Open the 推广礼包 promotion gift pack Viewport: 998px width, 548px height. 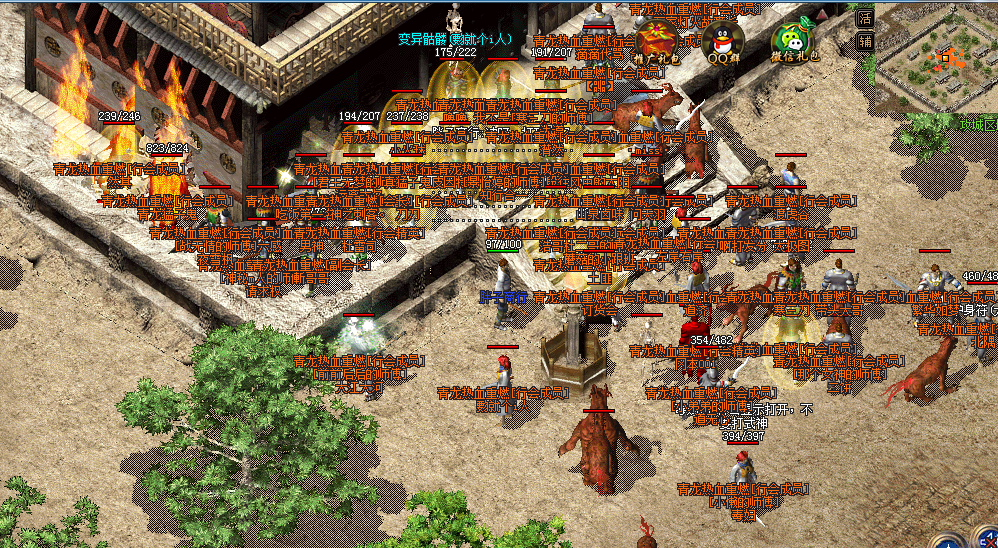tap(656, 42)
